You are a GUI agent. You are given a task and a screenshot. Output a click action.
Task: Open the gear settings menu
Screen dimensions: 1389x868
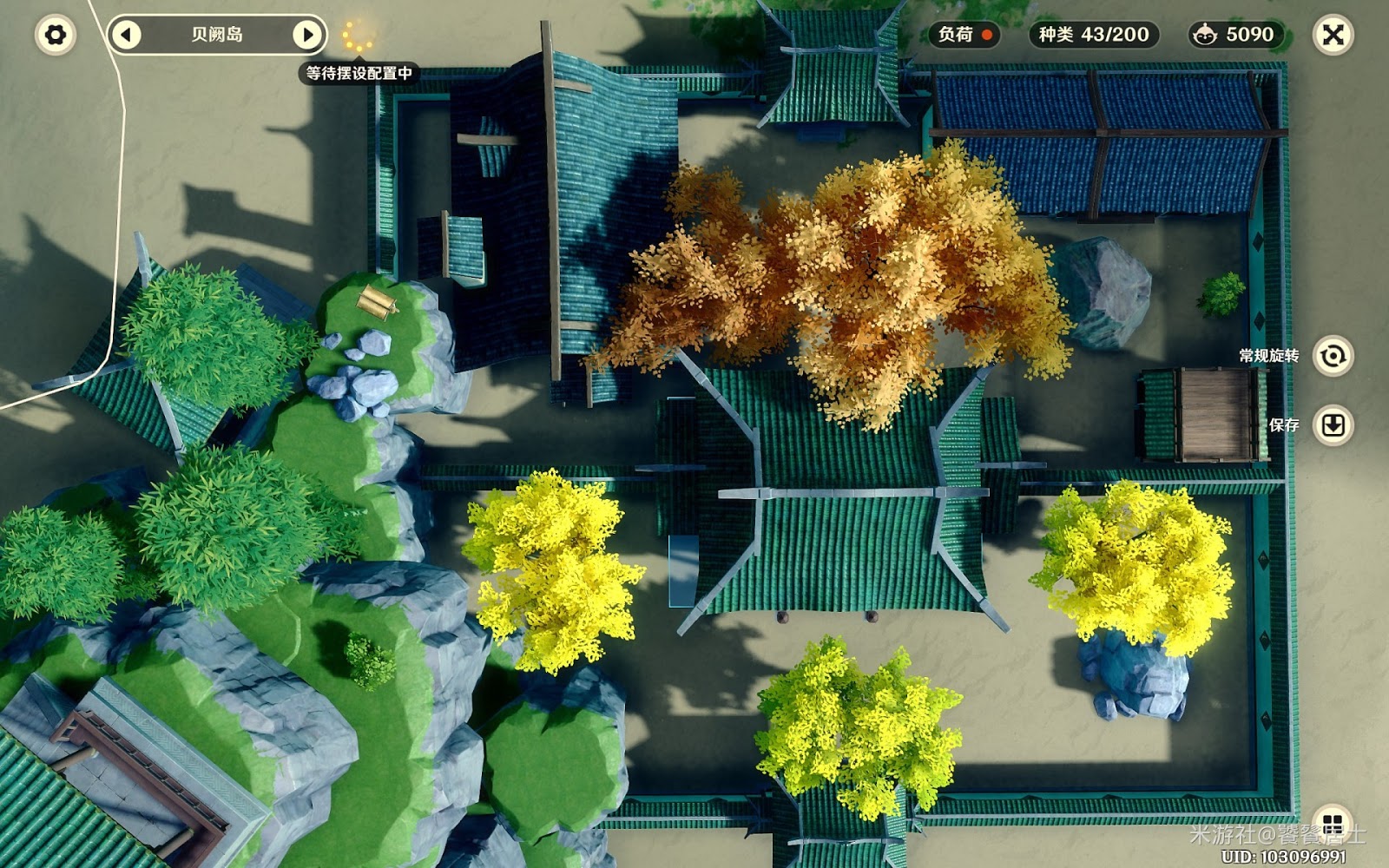[55, 35]
